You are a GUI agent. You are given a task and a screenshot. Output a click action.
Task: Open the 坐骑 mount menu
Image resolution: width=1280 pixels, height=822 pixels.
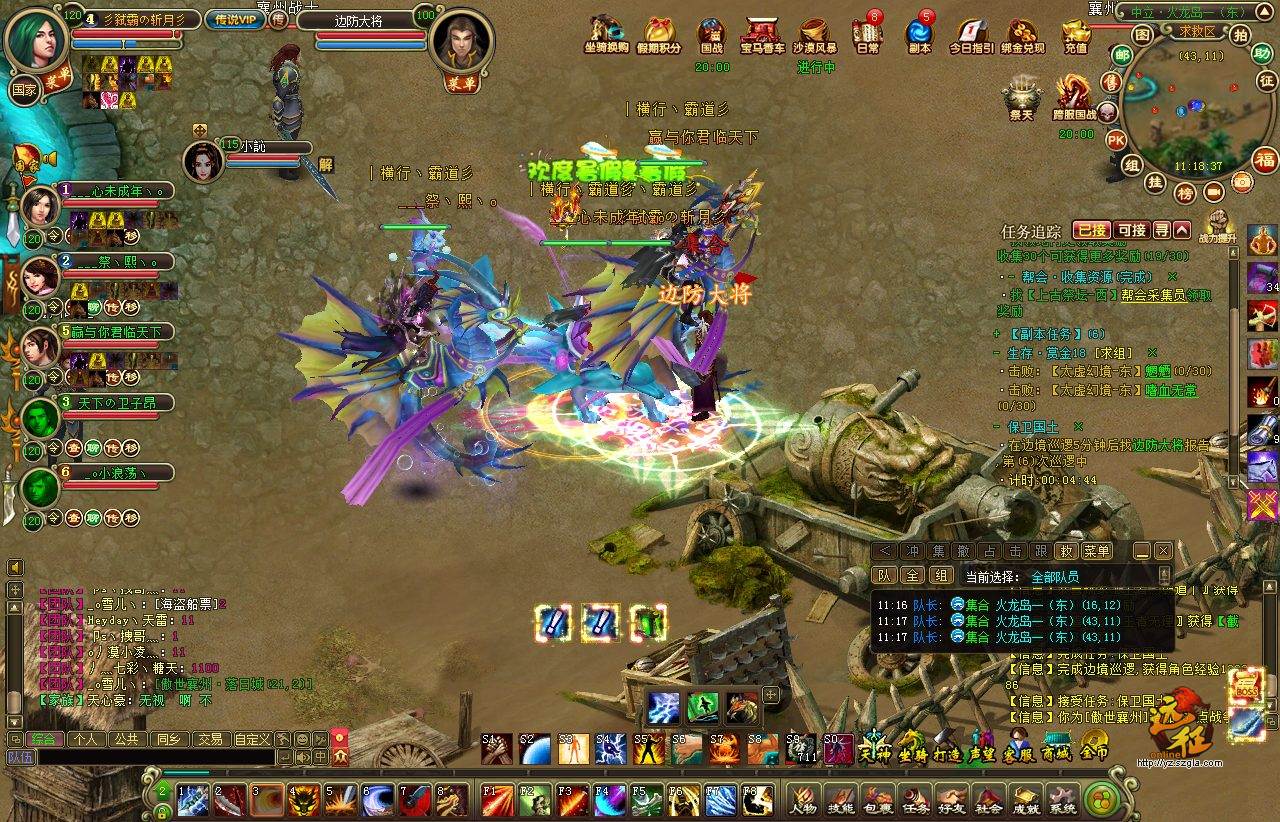(911, 746)
